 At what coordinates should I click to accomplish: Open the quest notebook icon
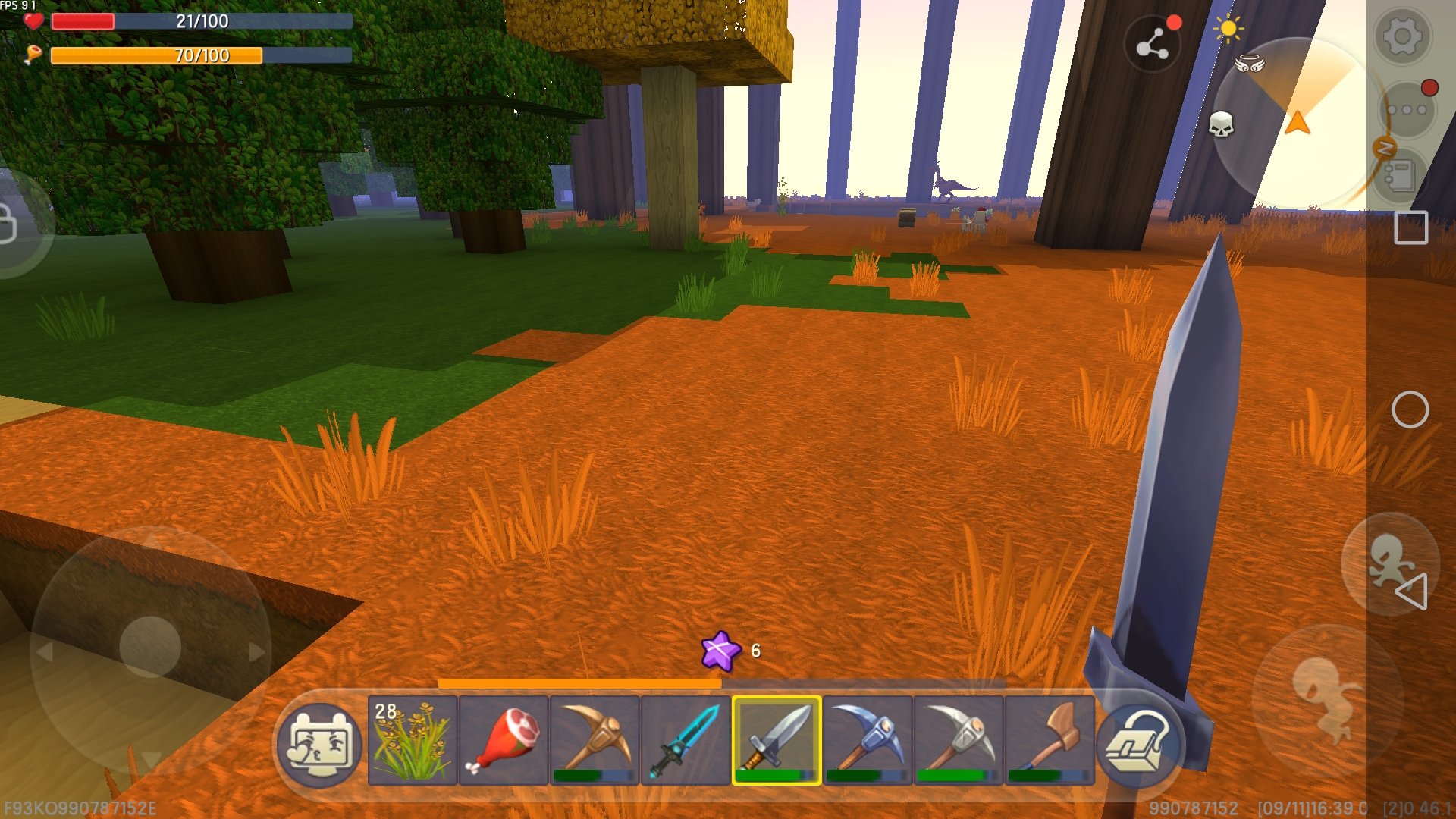(1399, 176)
